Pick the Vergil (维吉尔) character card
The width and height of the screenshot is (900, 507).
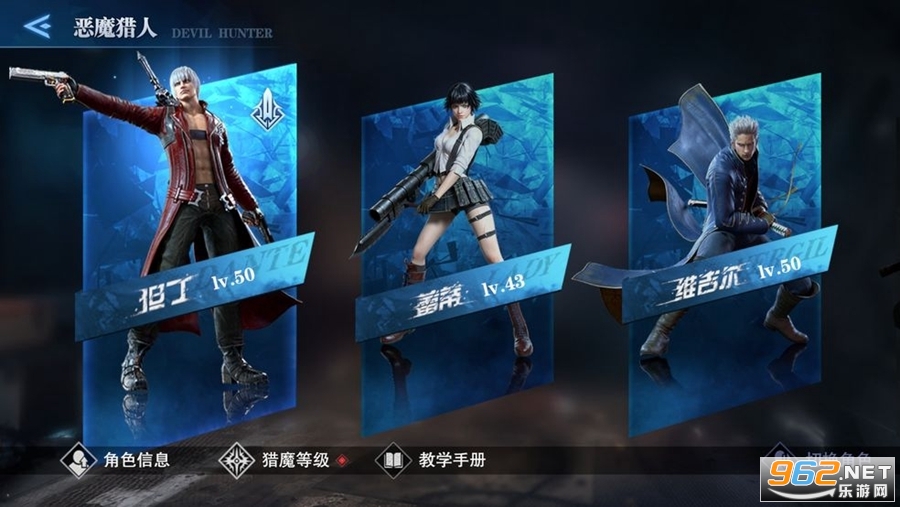(x=722, y=250)
